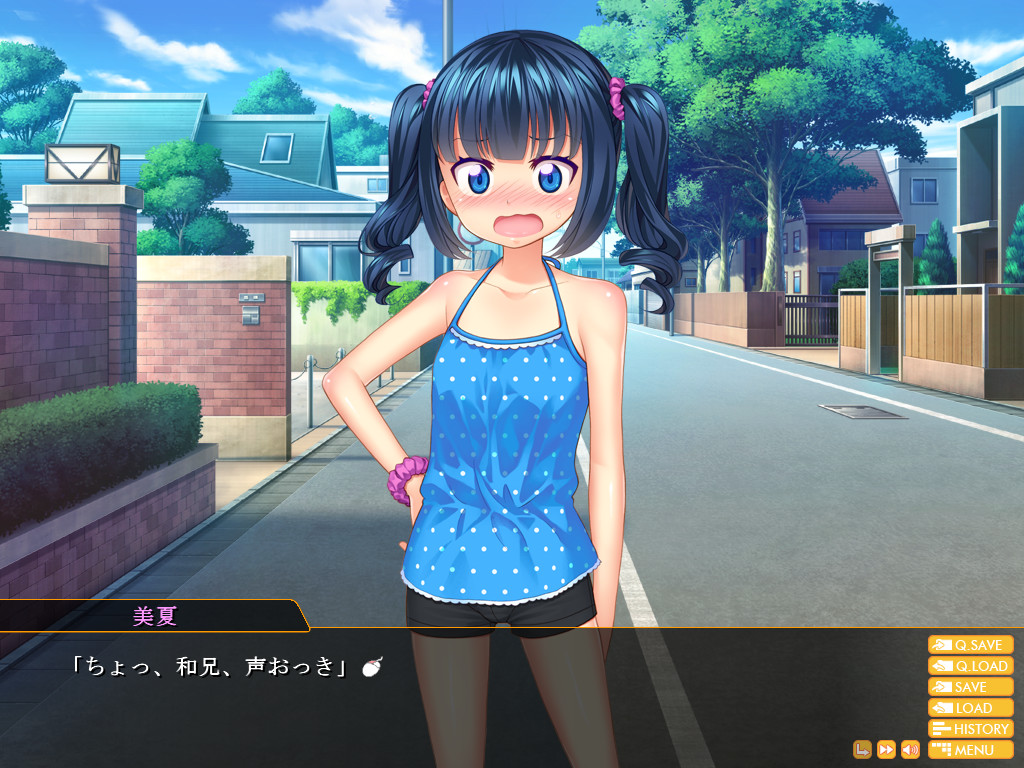The height and width of the screenshot is (768, 1024).
Task: Quick load using Q.LOAD
Action: pyautogui.click(x=970, y=666)
